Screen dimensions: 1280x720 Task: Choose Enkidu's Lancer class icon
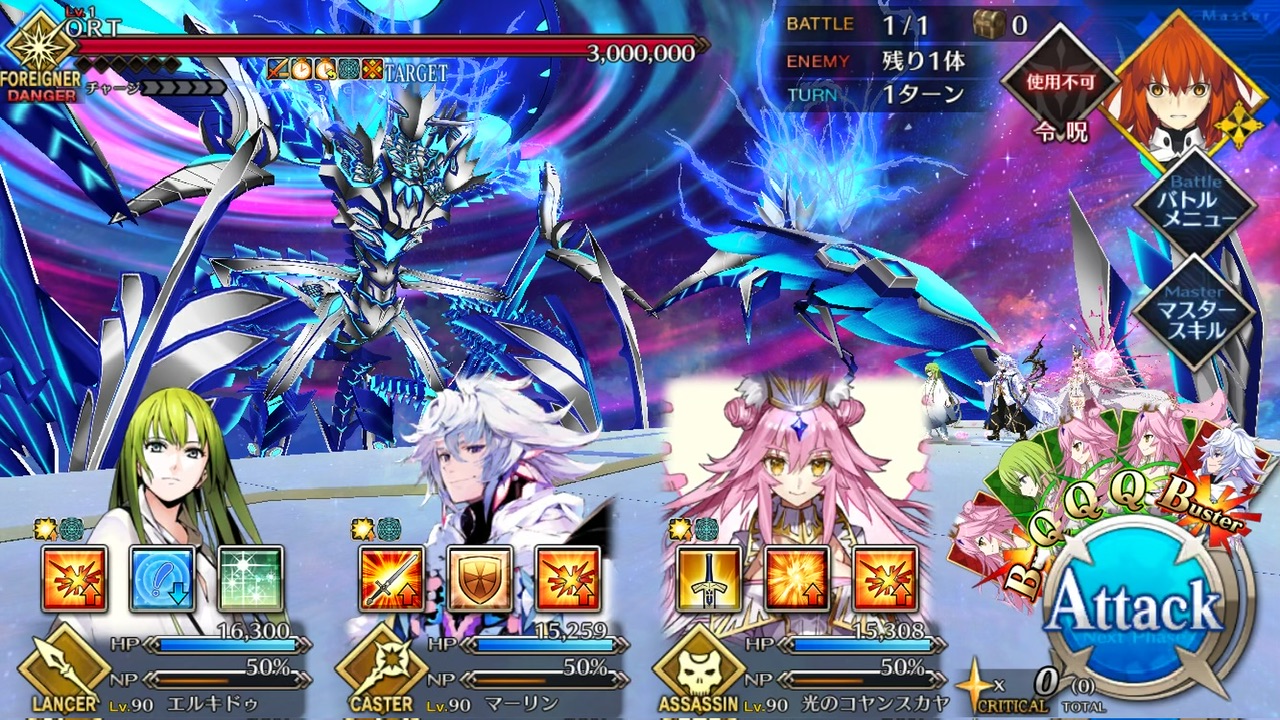click(64, 668)
